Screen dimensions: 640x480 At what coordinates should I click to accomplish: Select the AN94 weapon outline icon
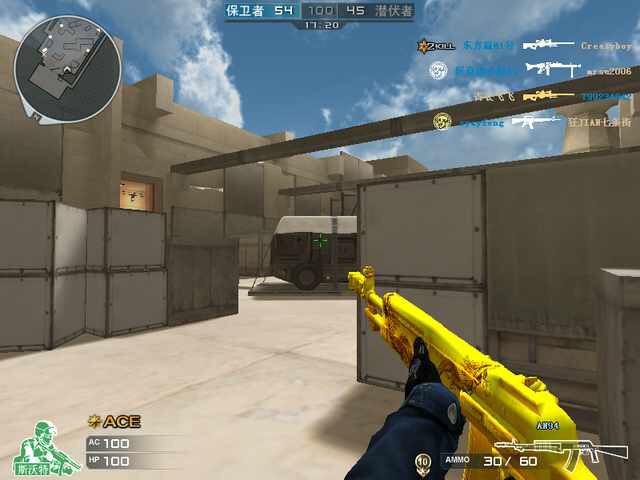[x=545, y=453]
